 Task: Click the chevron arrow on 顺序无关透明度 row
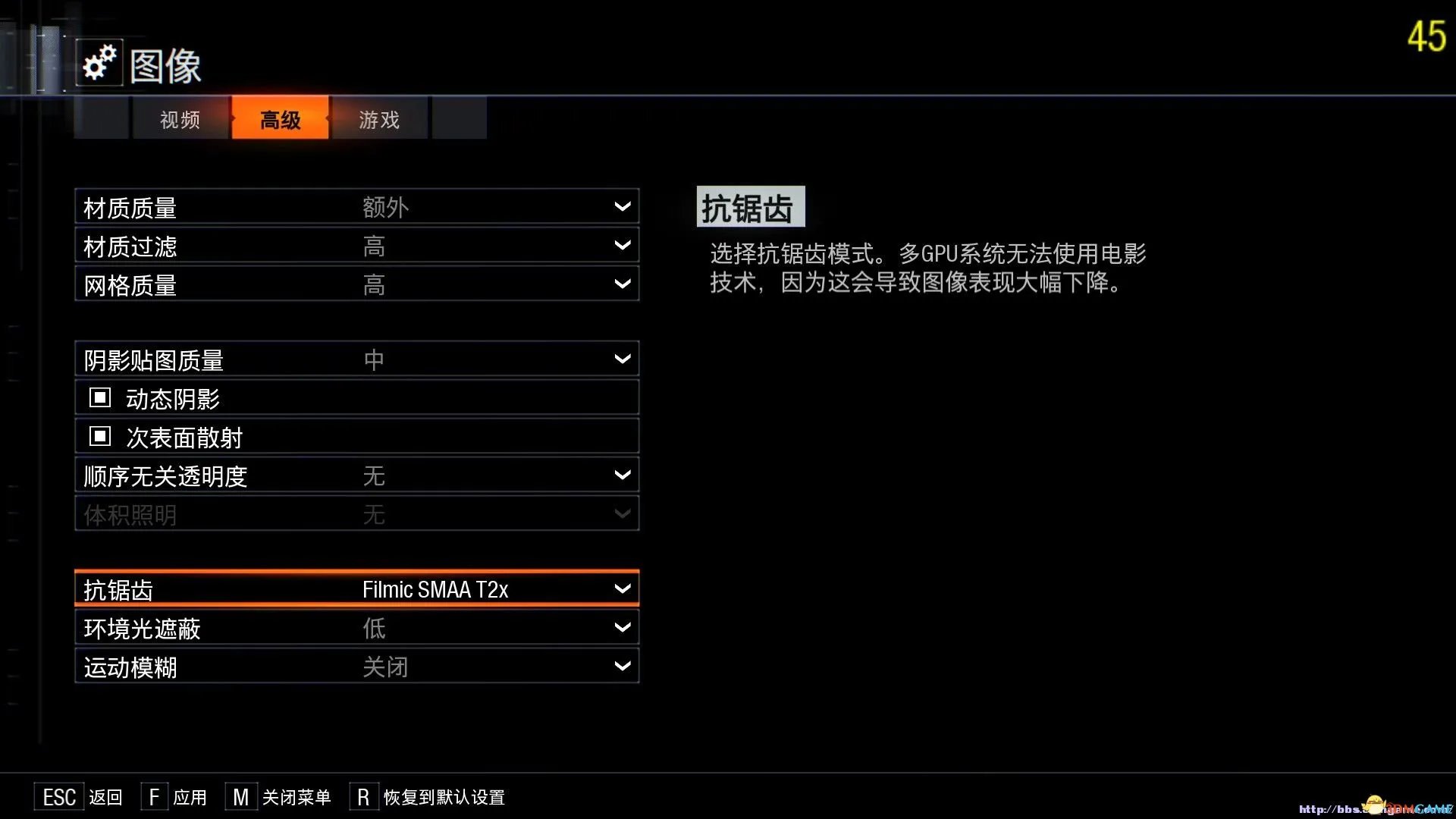622,474
